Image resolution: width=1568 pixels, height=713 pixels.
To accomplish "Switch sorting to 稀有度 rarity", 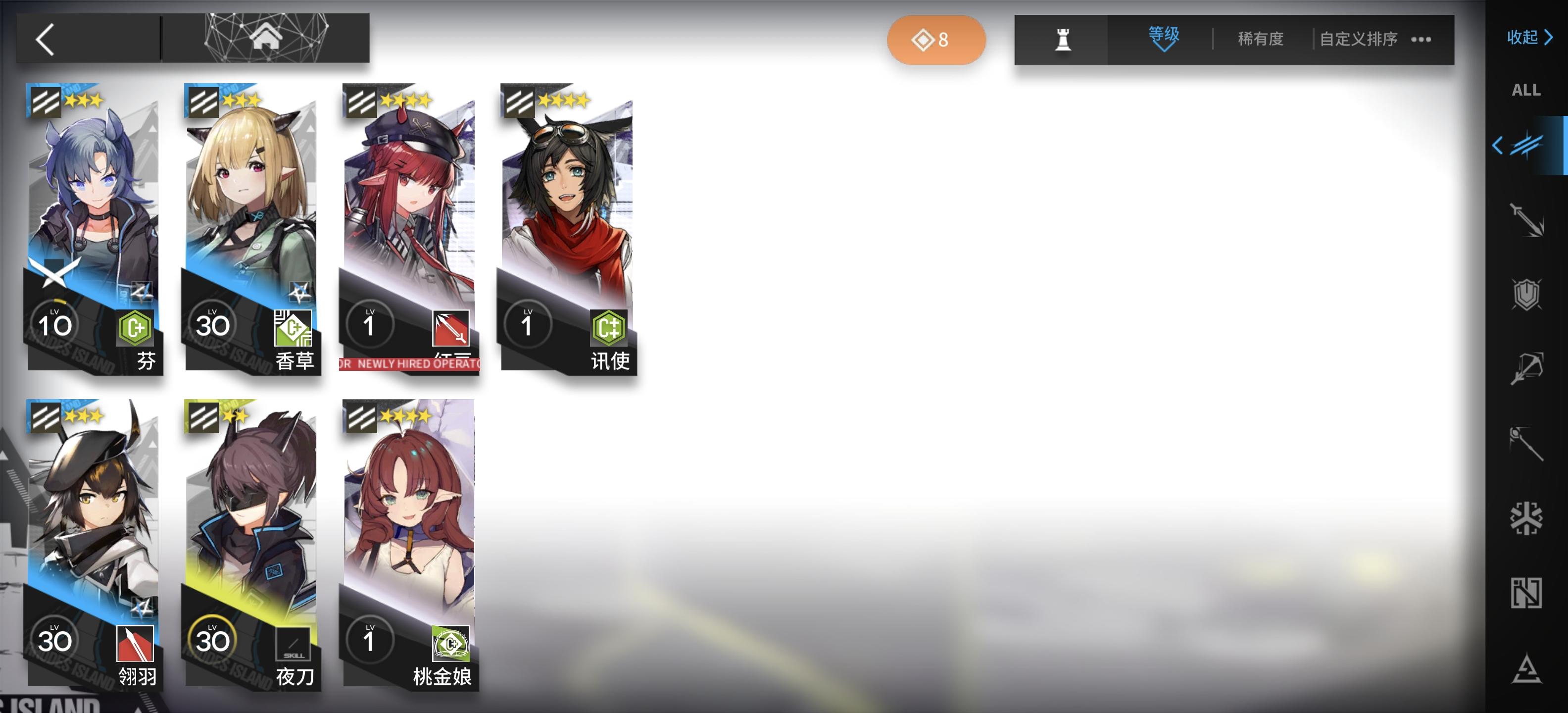I will [1260, 39].
